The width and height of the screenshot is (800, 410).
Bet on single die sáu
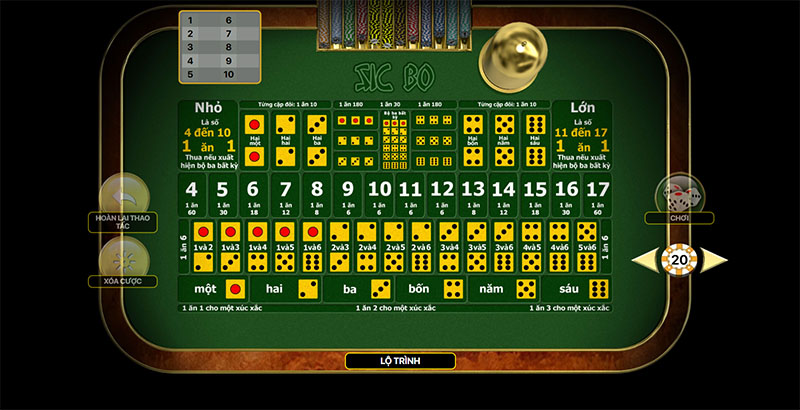[585, 289]
